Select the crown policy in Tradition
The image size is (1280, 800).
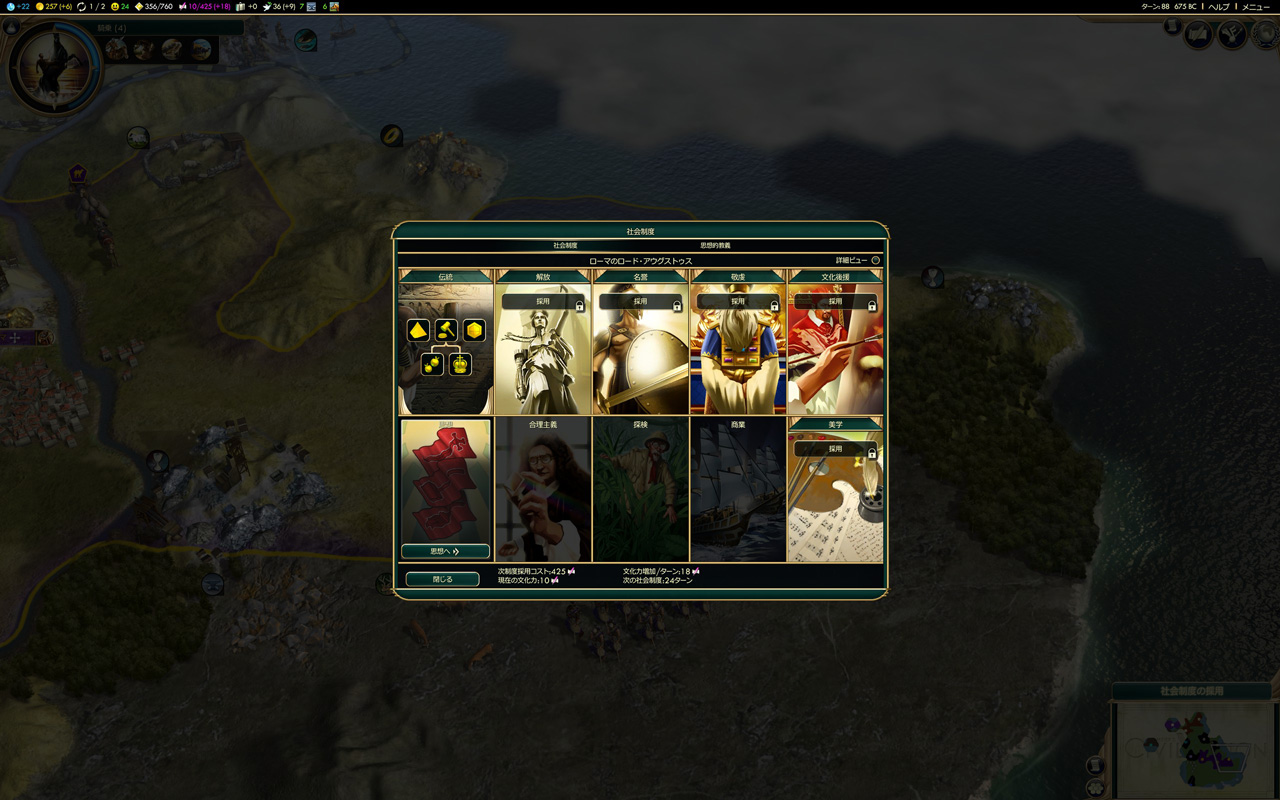pos(460,363)
